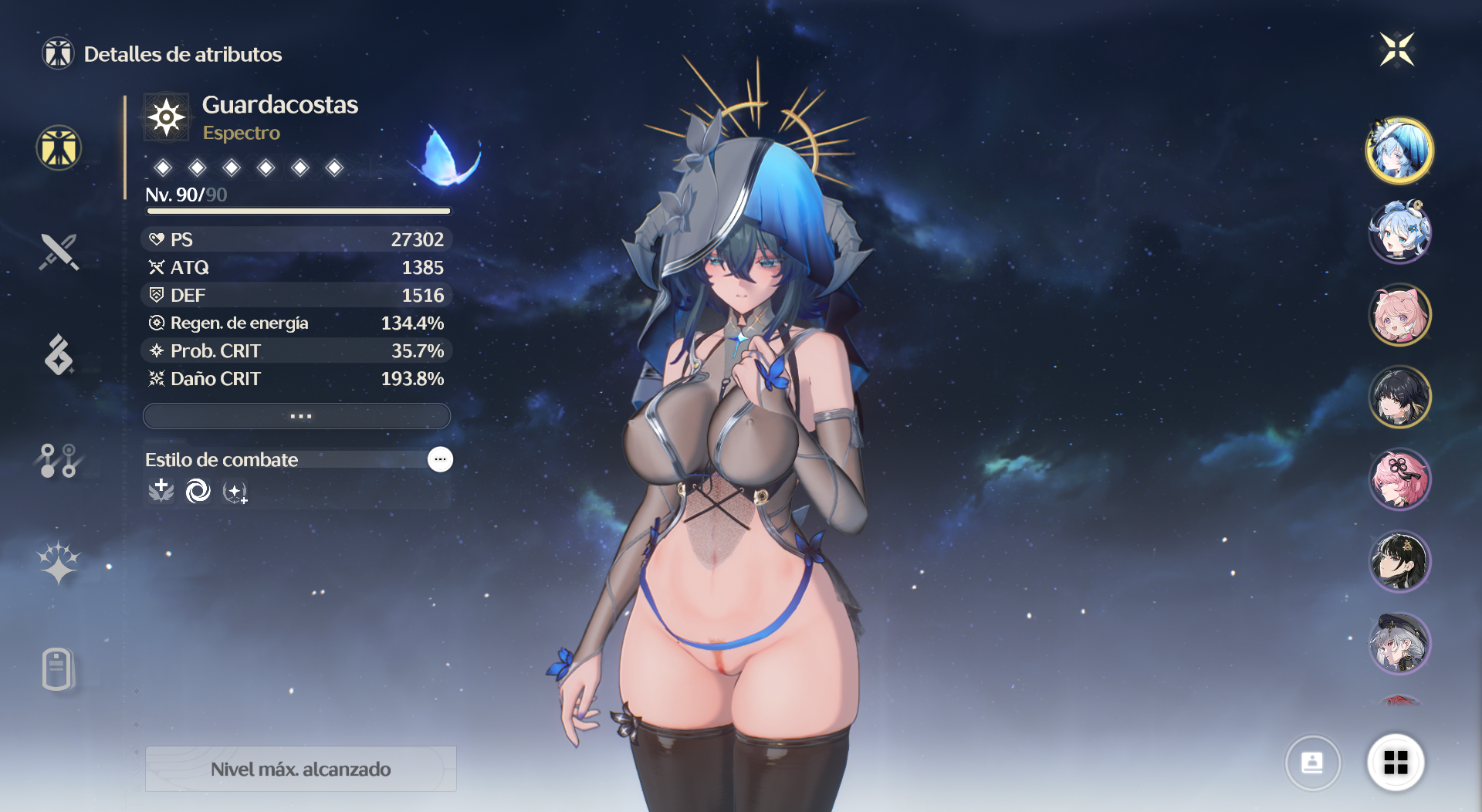The image size is (1482, 812).
Task: Choose the light-blue haired character with hair buns
Action: [1399, 232]
